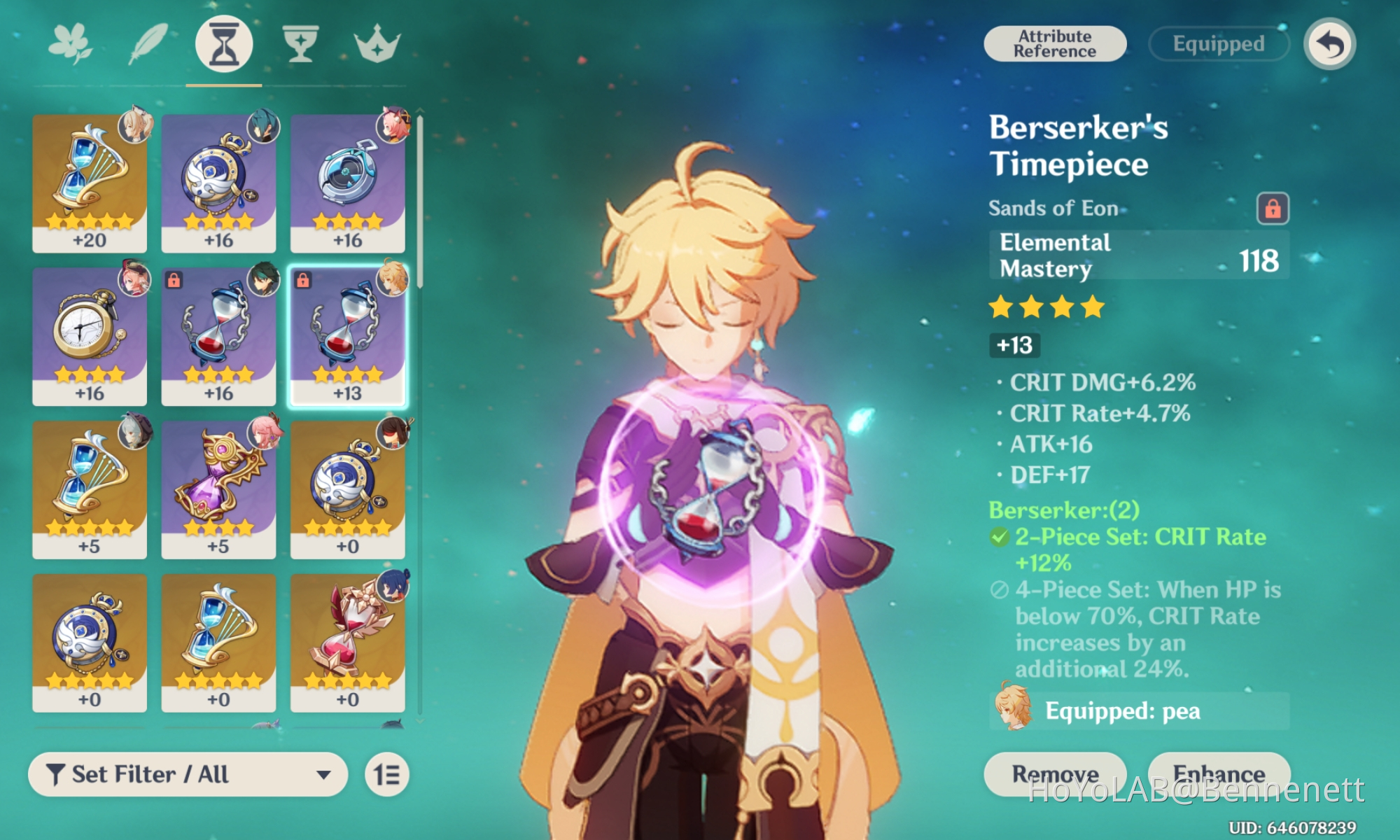The height and width of the screenshot is (840, 1400).
Task: Switch to the Flower of Life category
Action: click(69, 42)
